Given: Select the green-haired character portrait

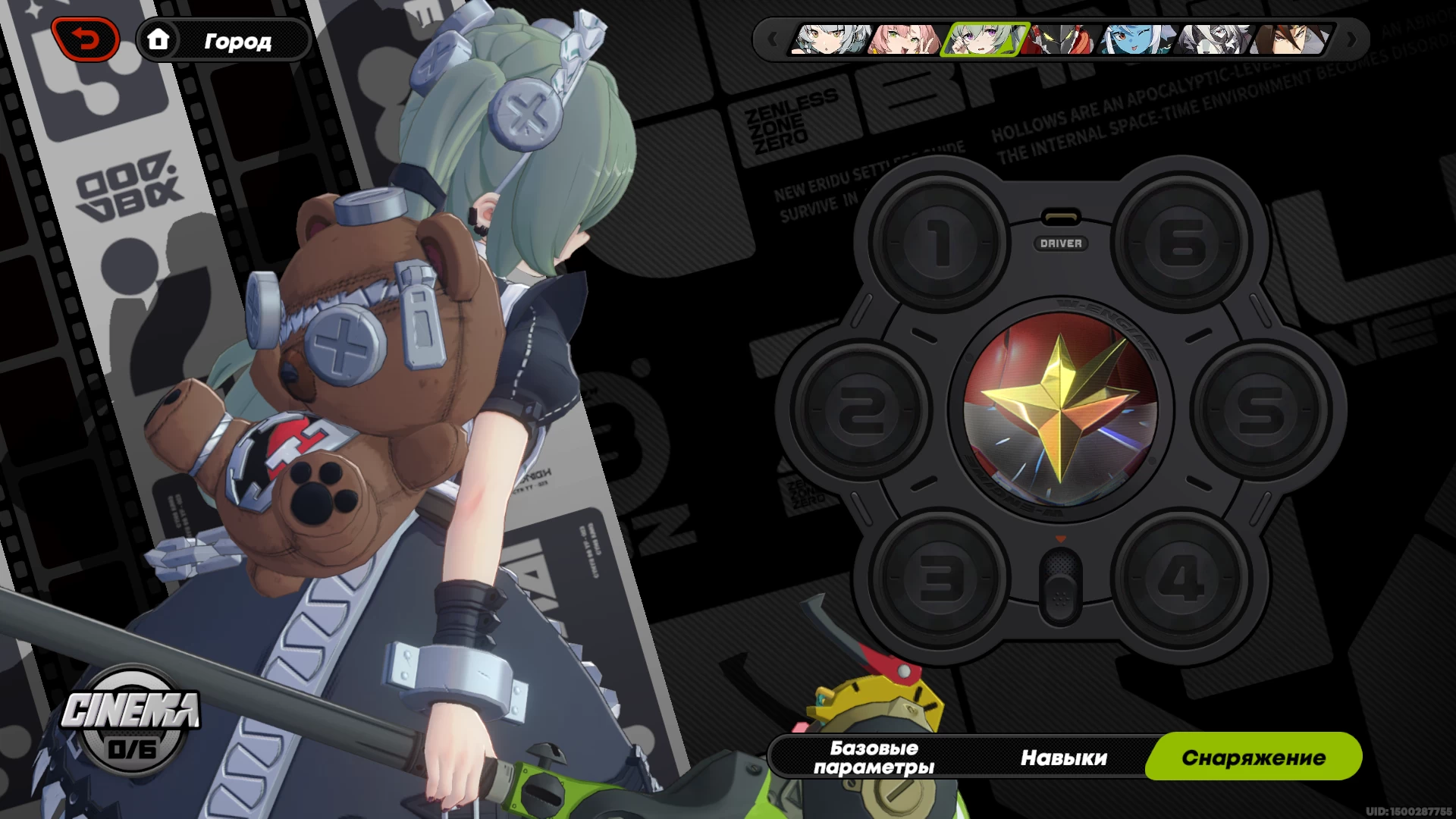Looking at the screenshot, I should click(x=984, y=39).
